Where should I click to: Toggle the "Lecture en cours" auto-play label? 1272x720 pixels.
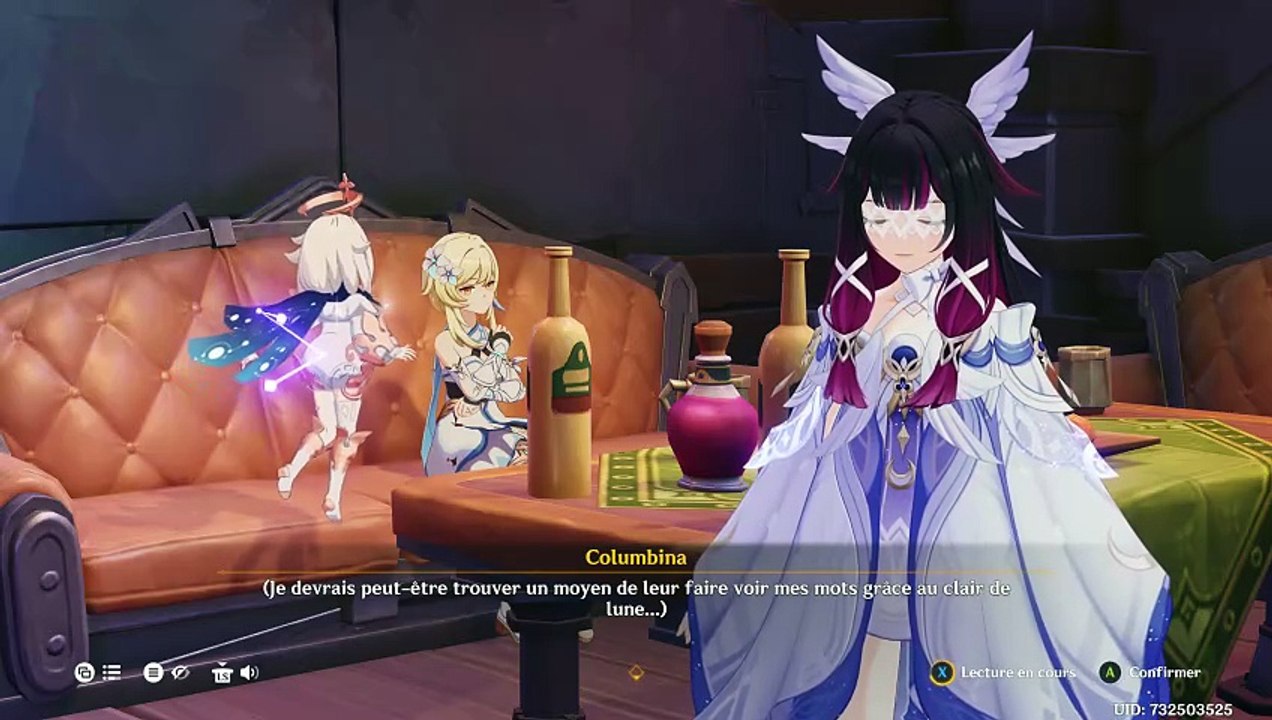coord(1018,673)
